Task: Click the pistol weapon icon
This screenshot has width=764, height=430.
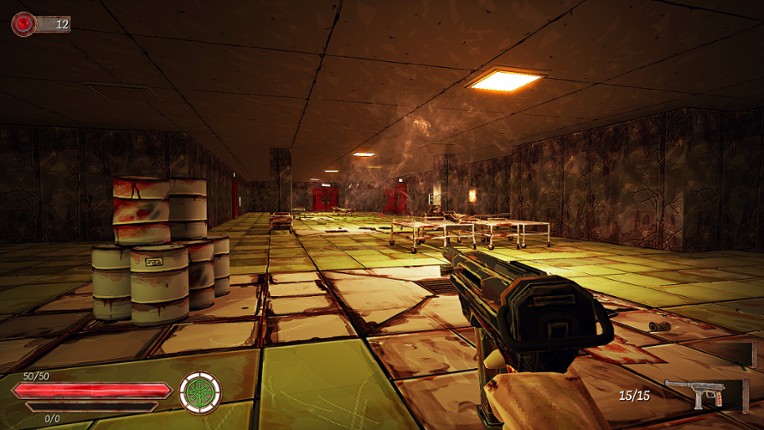Action: (x=707, y=393)
